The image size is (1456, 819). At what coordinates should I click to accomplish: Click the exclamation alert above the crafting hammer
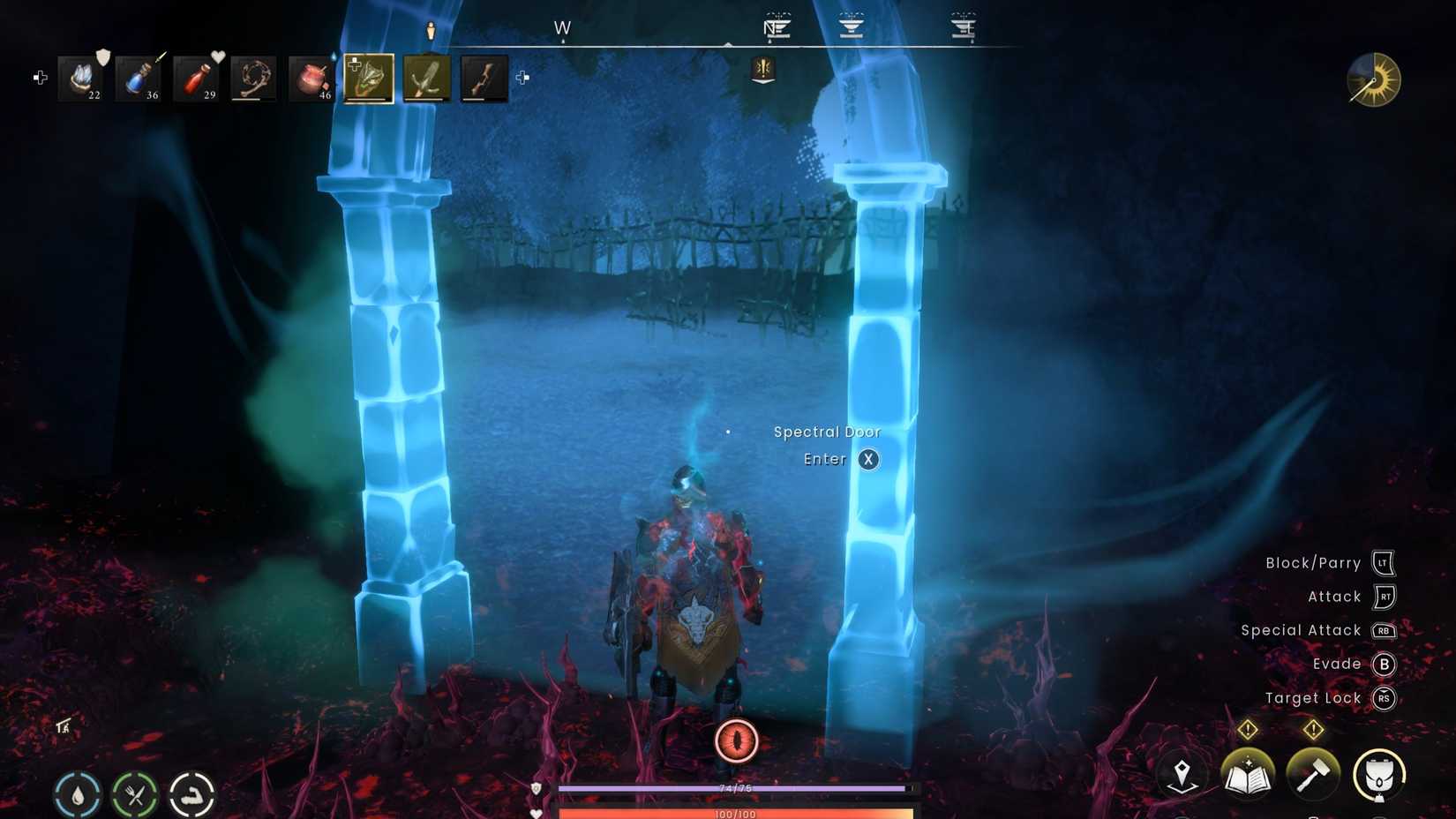coord(1312,729)
